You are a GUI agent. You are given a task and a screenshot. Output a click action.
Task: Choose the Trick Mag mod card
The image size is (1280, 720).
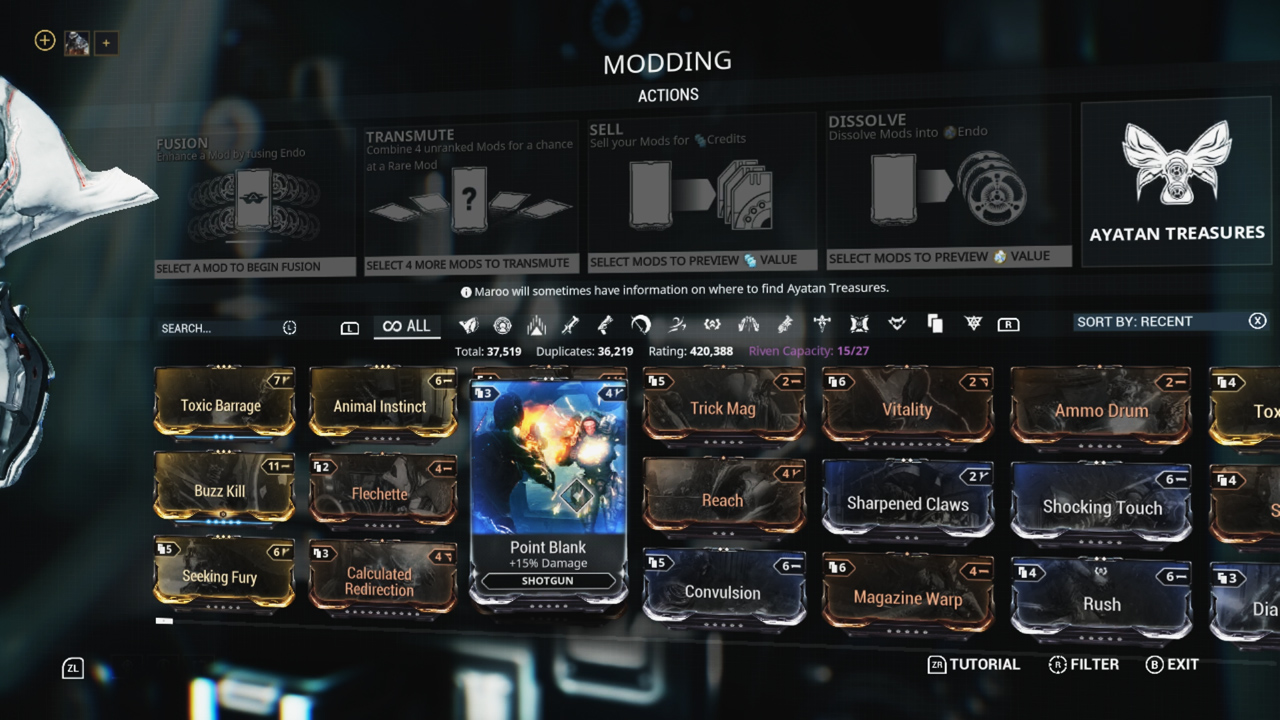coord(722,406)
